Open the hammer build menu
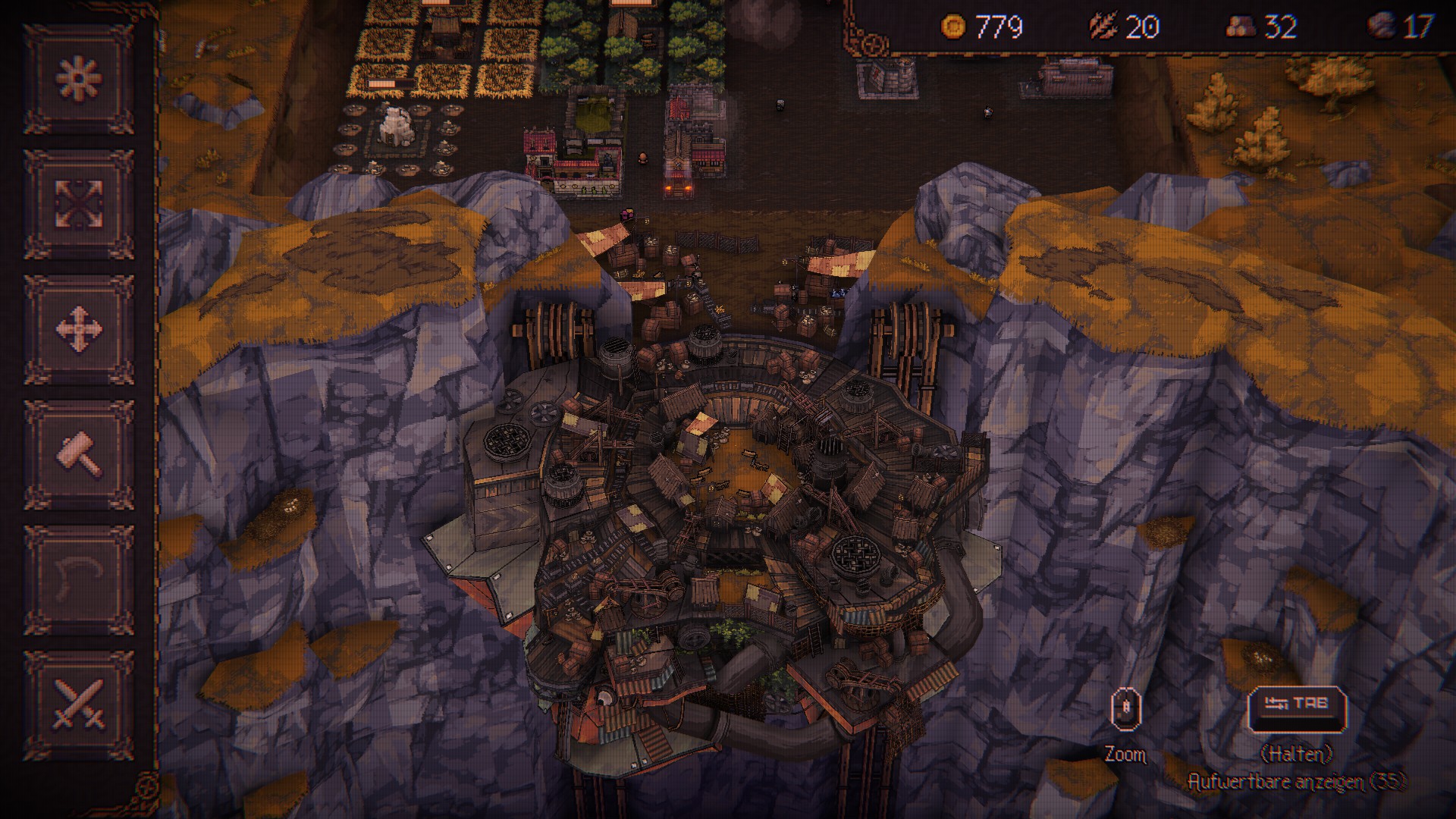Image resolution: width=1456 pixels, height=819 pixels. coord(79,455)
